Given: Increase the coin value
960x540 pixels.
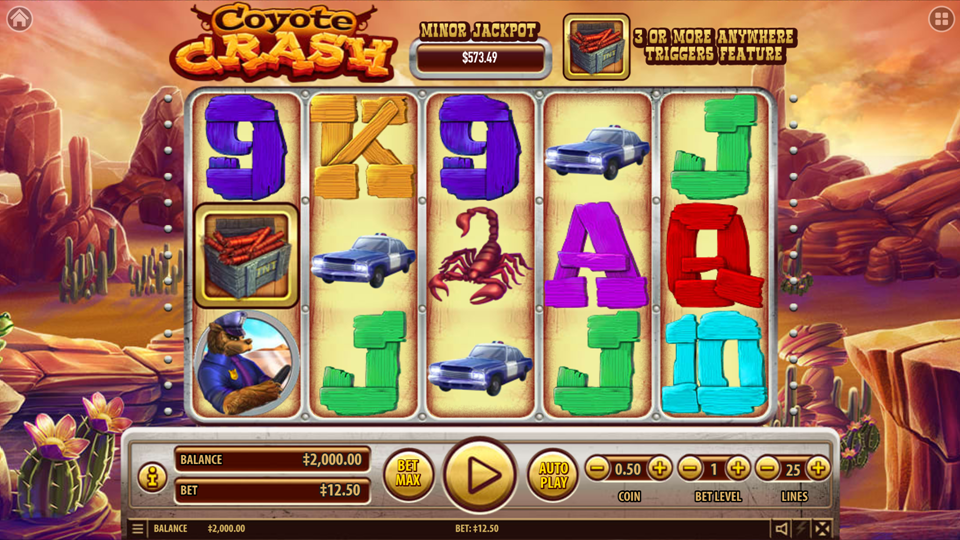Looking at the screenshot, I should coord(660,468).
